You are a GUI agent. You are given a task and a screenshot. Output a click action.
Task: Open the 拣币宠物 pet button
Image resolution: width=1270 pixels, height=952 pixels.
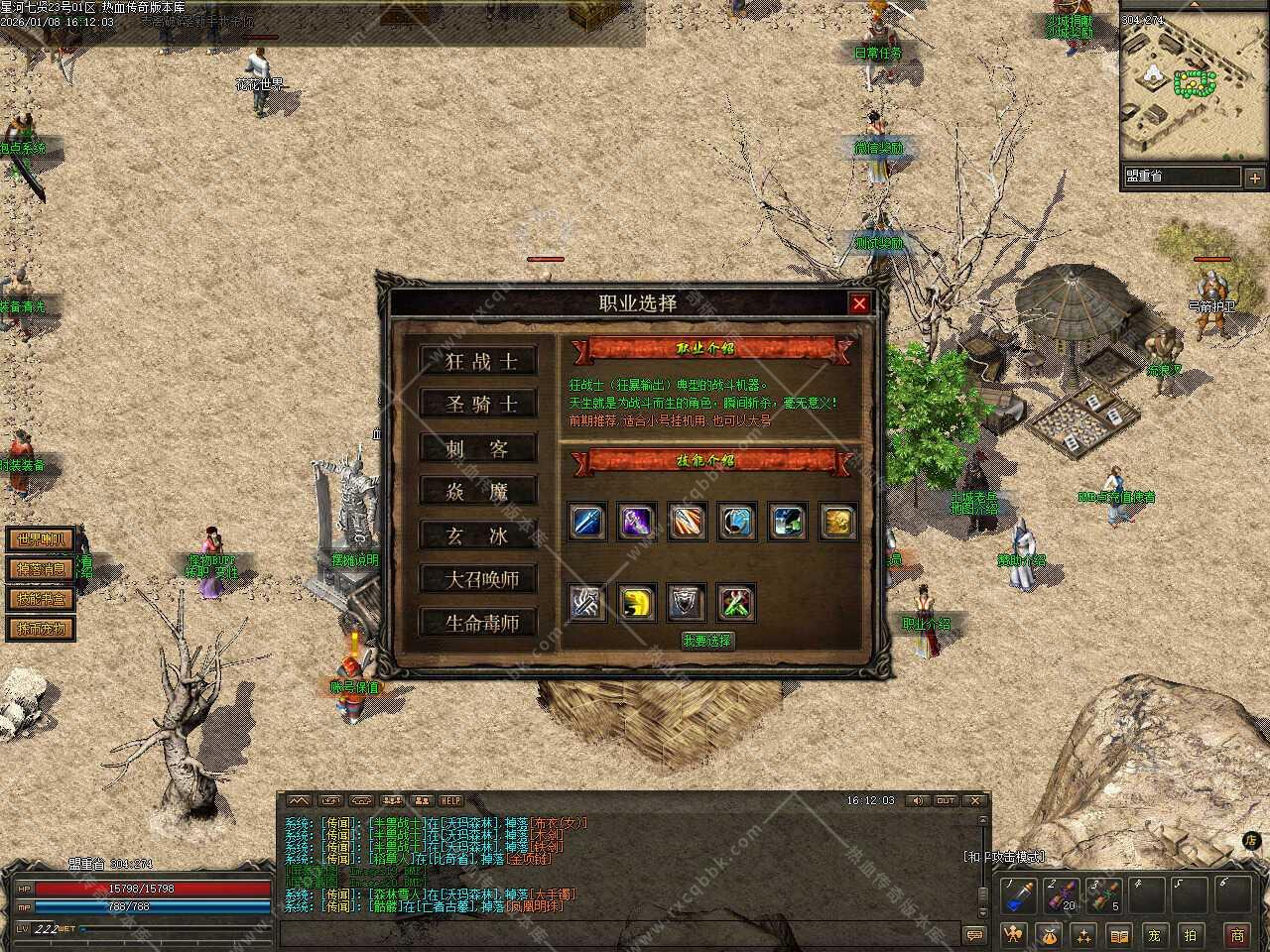pyautogui.click(x=41, y=629)
